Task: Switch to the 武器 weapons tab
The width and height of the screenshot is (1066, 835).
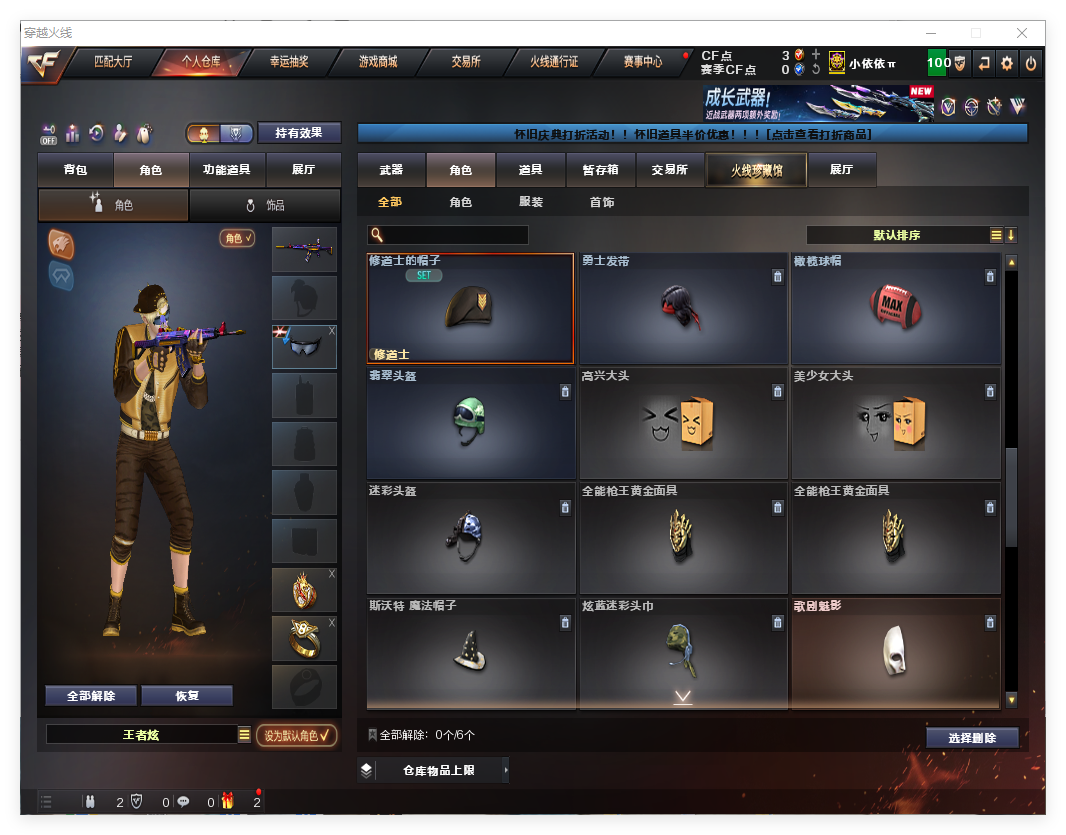Action: pyautogui.click(x=391, y=170)
